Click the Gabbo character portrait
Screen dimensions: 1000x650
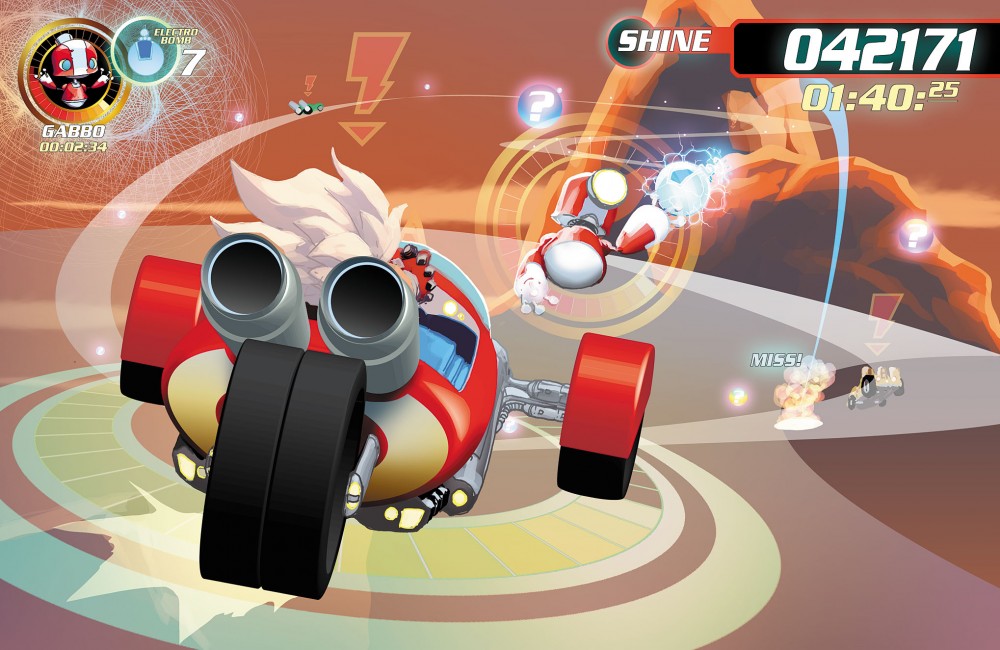coord(73,73)
